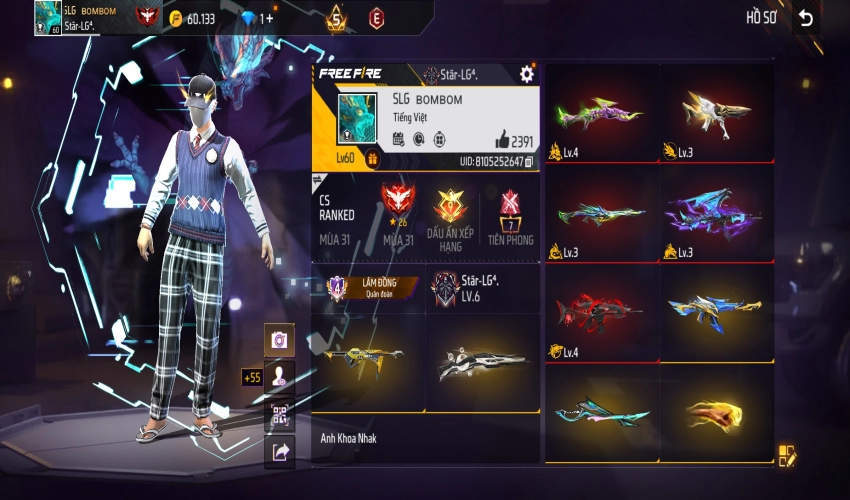Image resolution: width=850 pixels, height=500 pixels.
Task: Select the blue-gold rifle skin tile
Action: 716,312
